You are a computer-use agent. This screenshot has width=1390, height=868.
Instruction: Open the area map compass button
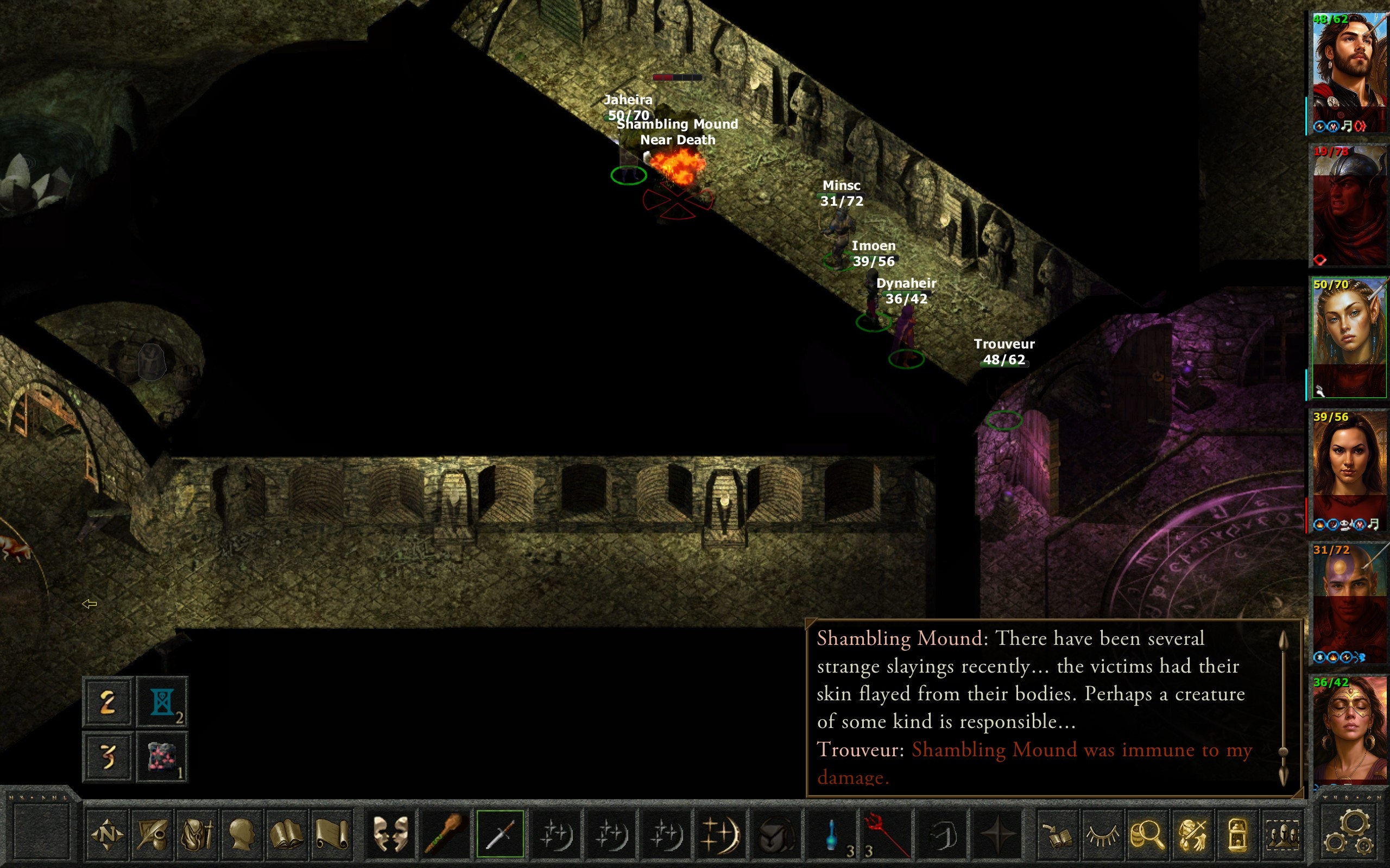point(107,834)
